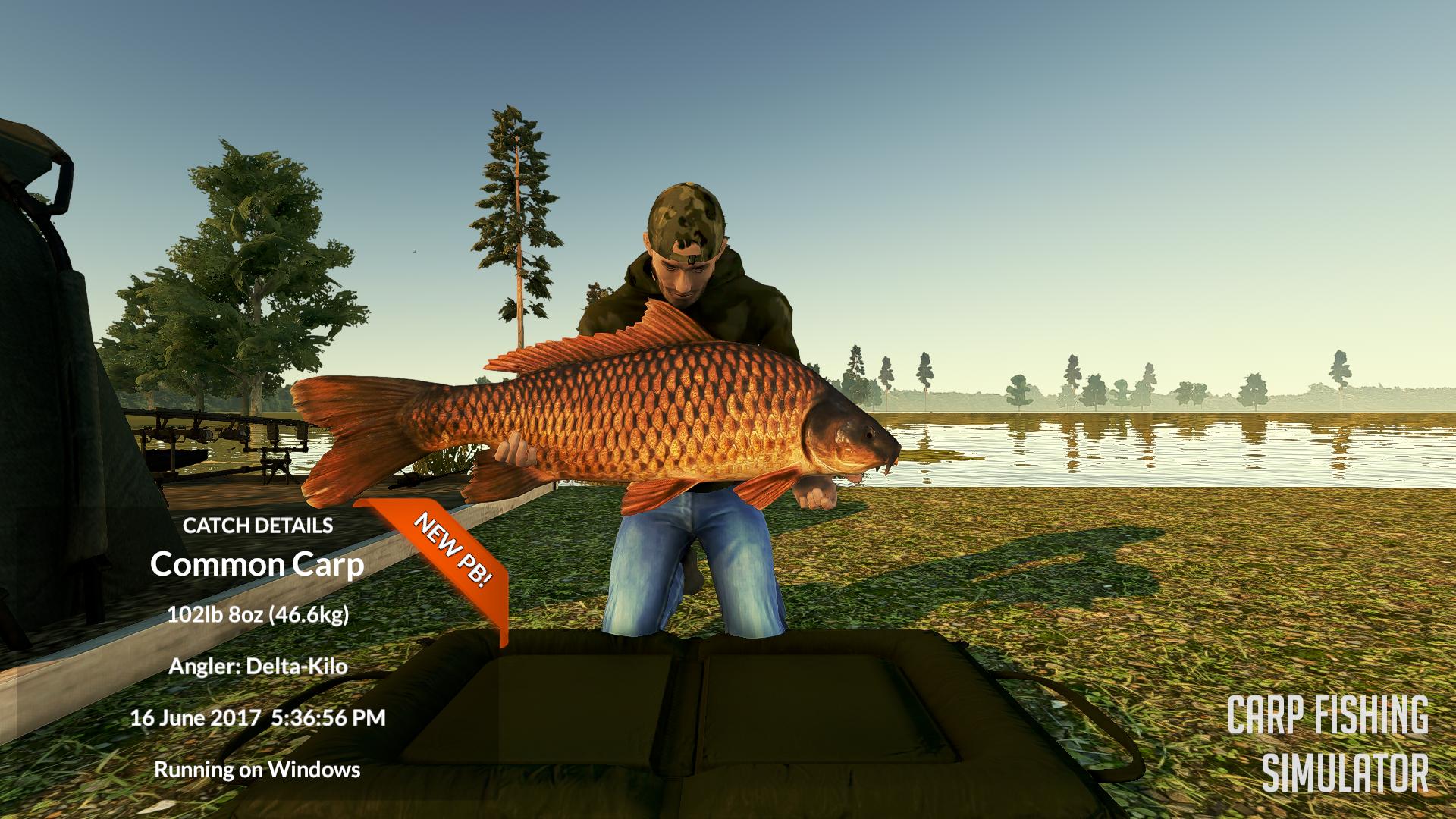Open the CATCH DETAILS heading

(259, 523)
